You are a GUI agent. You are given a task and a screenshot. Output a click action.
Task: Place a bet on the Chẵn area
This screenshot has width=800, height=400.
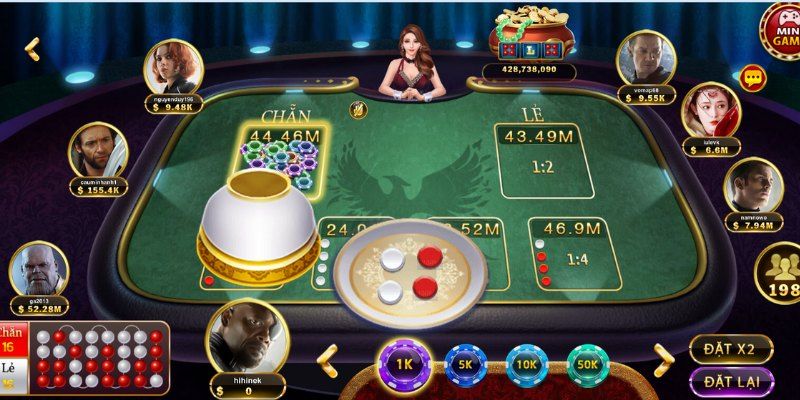278,160
